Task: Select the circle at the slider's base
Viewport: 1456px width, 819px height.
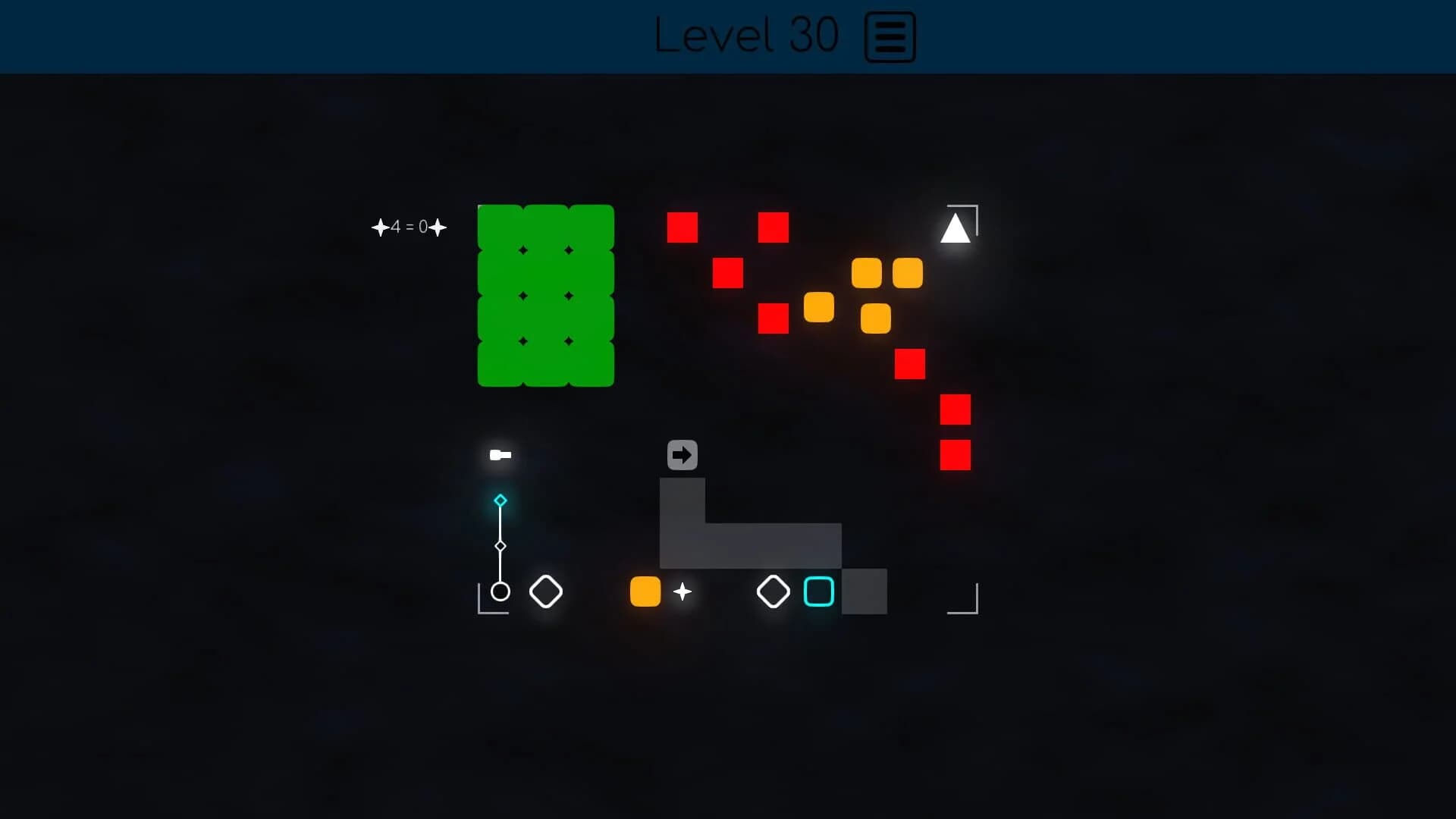Action: (x=500, y=592)
